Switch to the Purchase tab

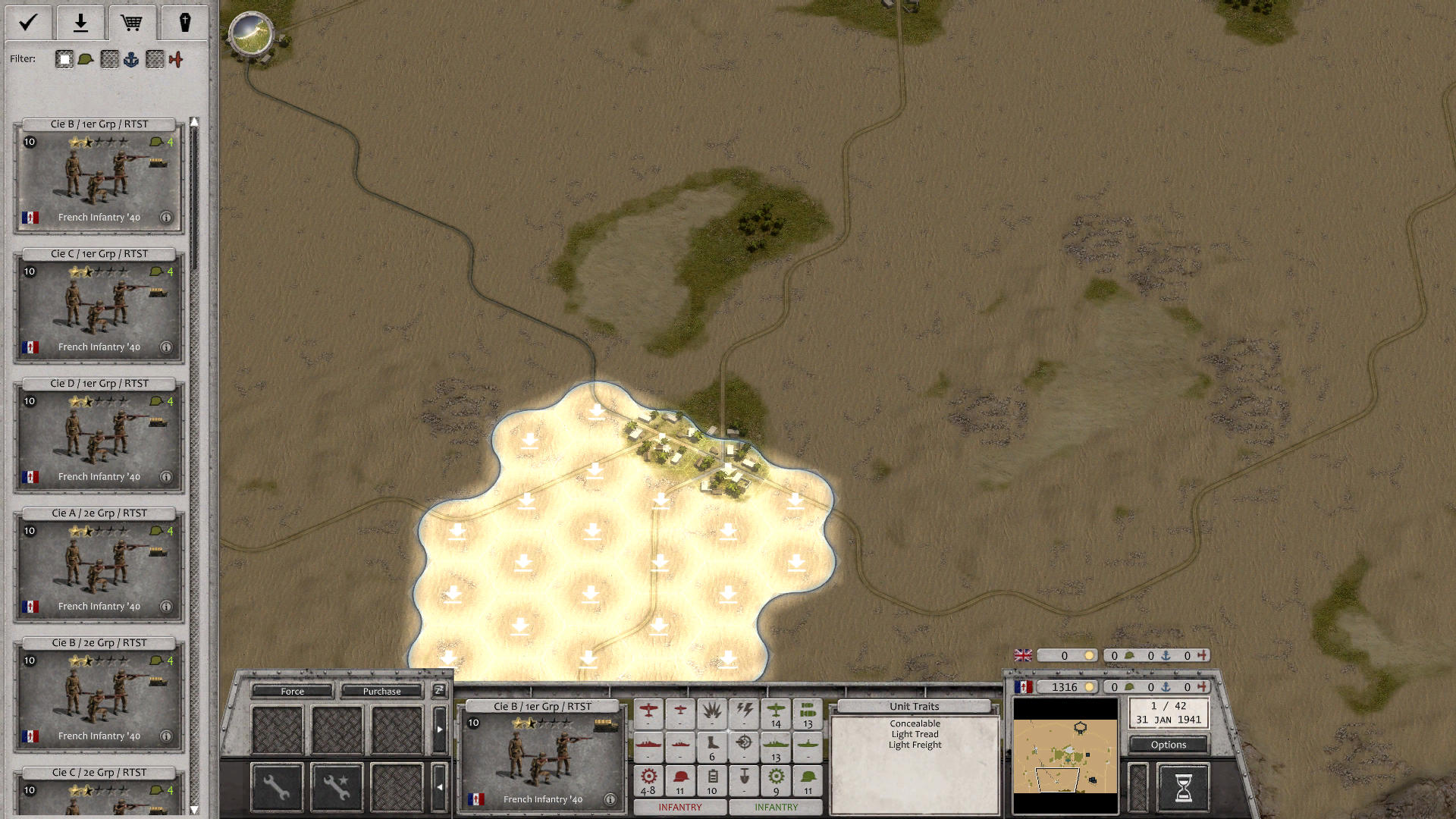point(381,692)
